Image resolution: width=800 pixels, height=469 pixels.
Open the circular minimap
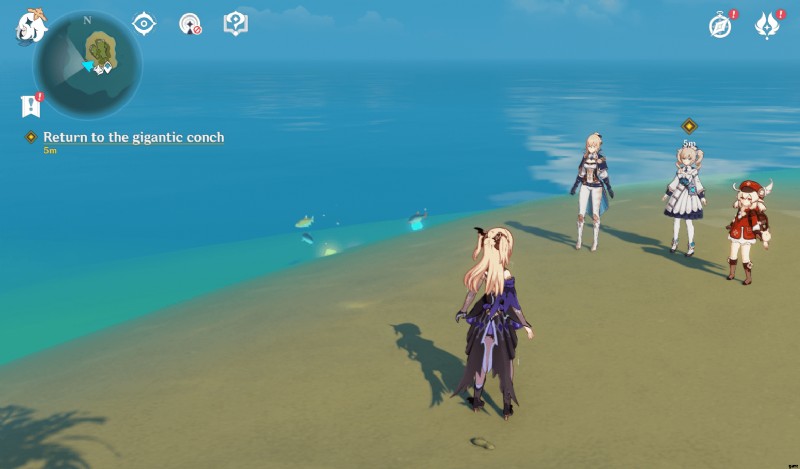(88, 63)
